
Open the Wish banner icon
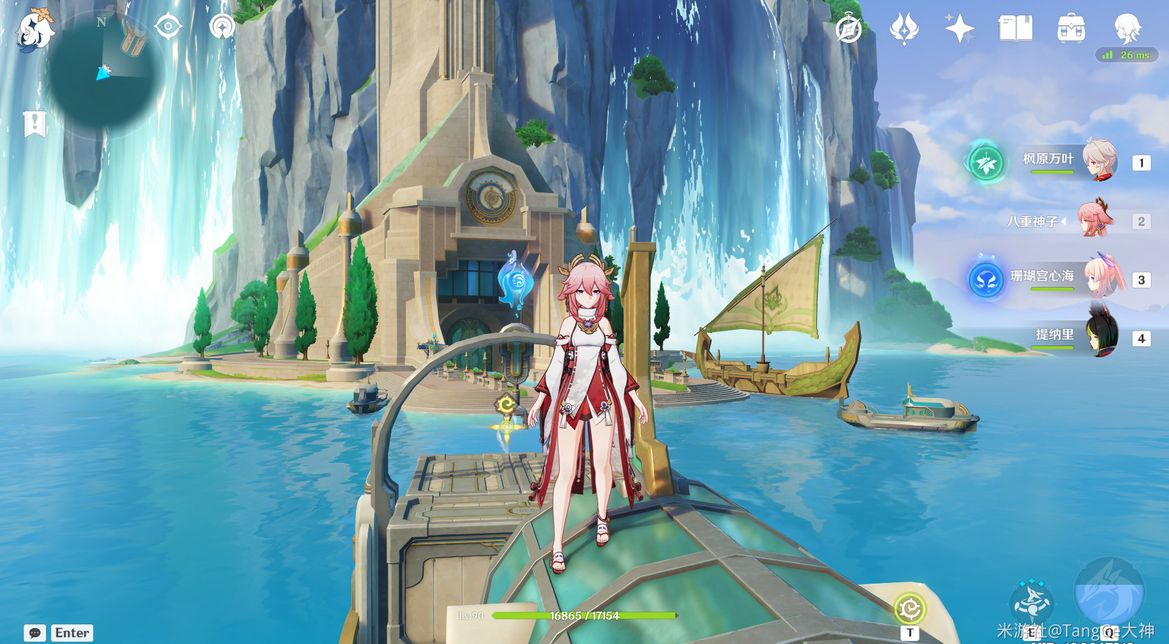coord(904,28)
